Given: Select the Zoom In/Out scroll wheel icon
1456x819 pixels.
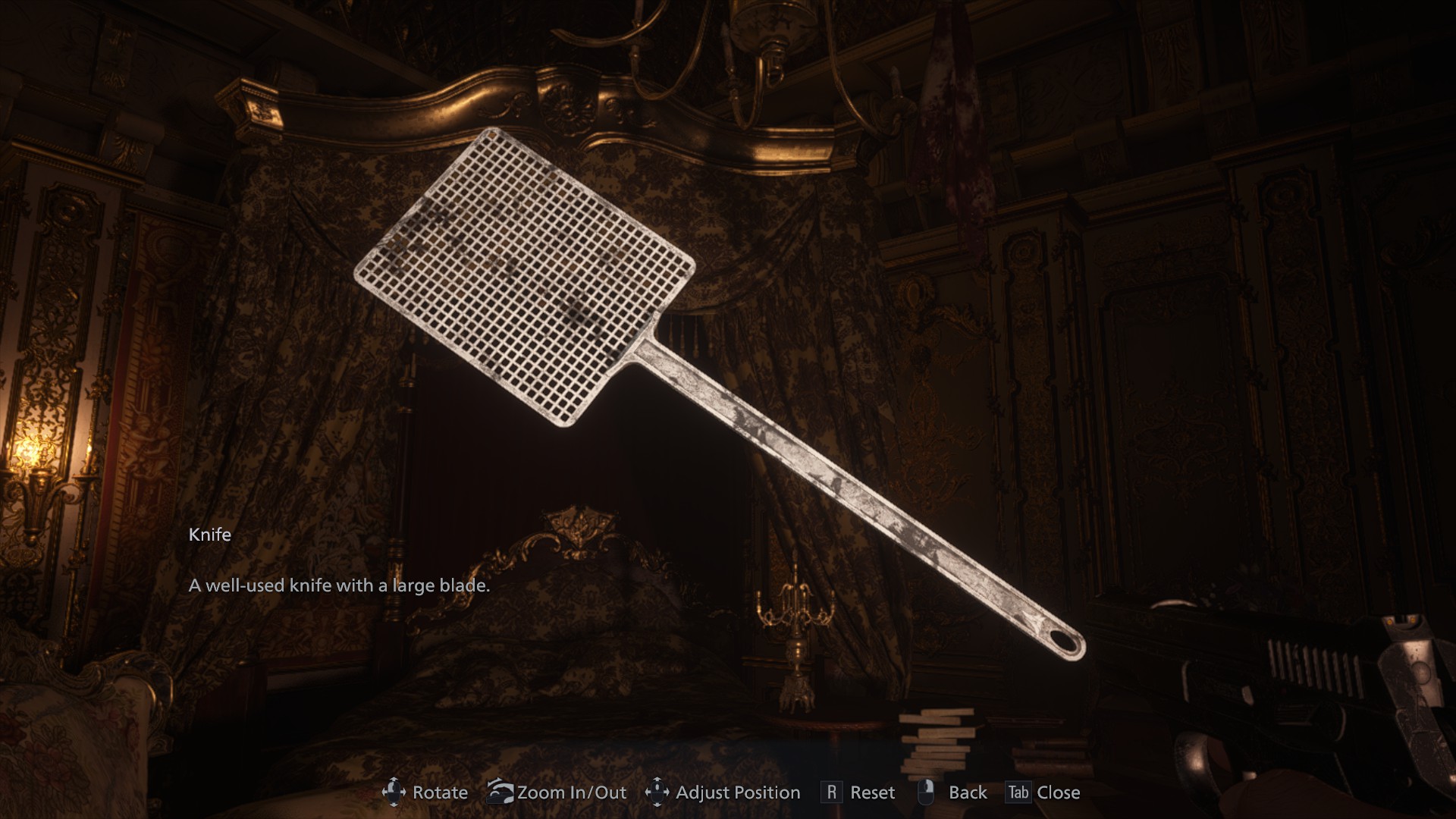Looking at the screenshot, I should [500, 792].
